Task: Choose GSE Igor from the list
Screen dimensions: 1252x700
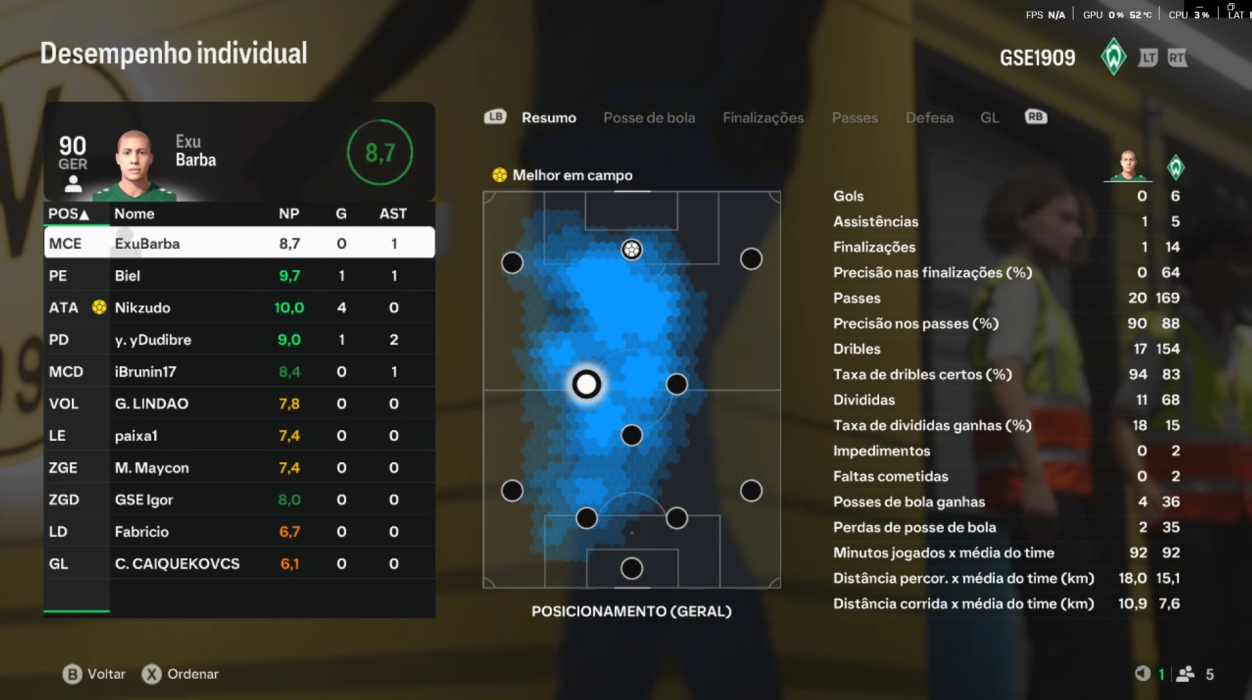Action: 239,499
